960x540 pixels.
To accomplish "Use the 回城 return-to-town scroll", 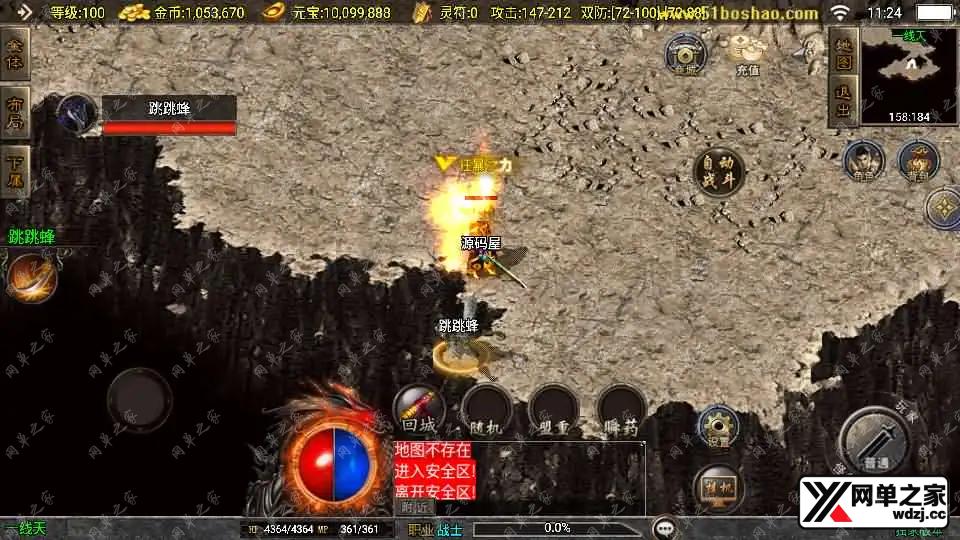I will [x=418, y=408].
